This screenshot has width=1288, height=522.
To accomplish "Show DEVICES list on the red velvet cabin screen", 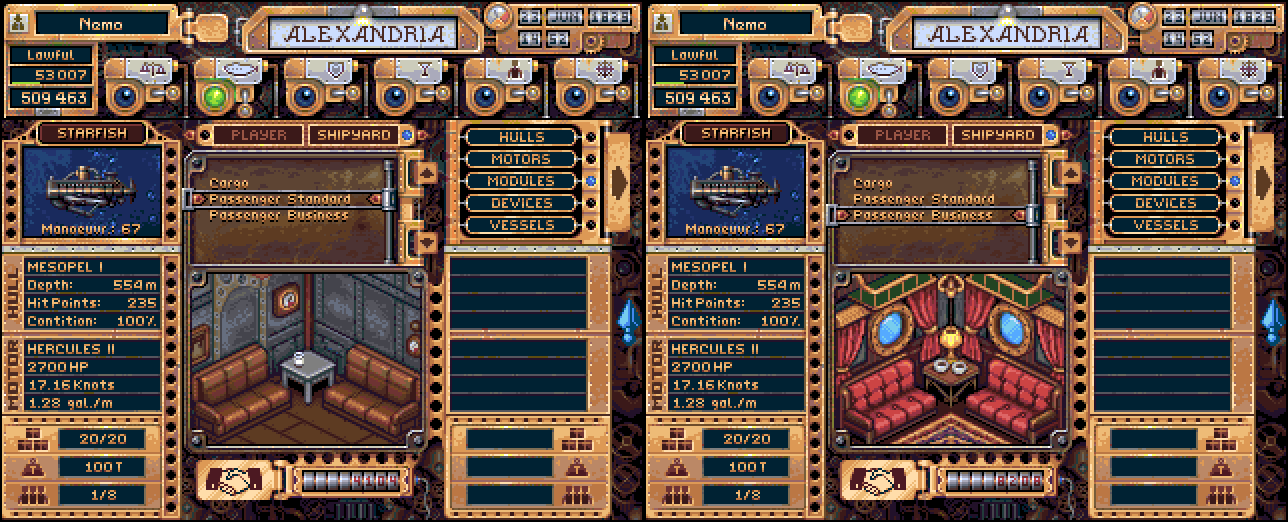I will tap(1165, 203).
